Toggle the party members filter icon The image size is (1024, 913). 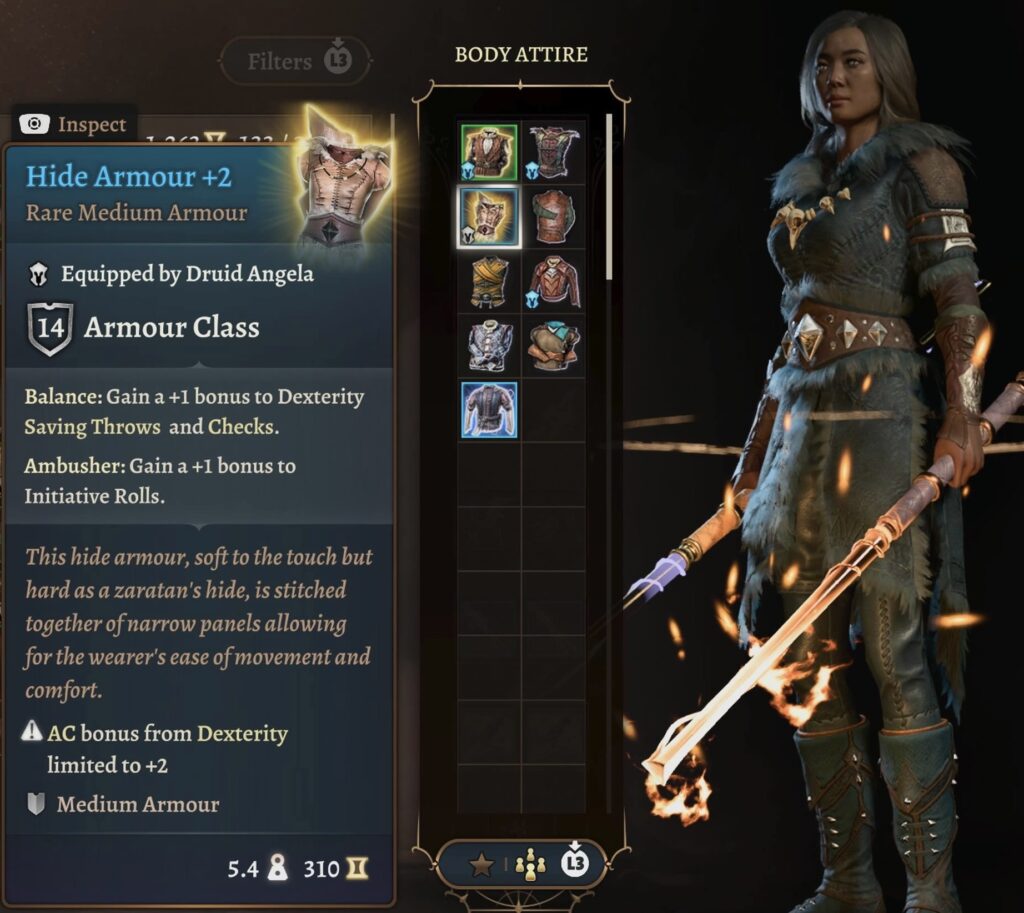click(x=528, y=864)
